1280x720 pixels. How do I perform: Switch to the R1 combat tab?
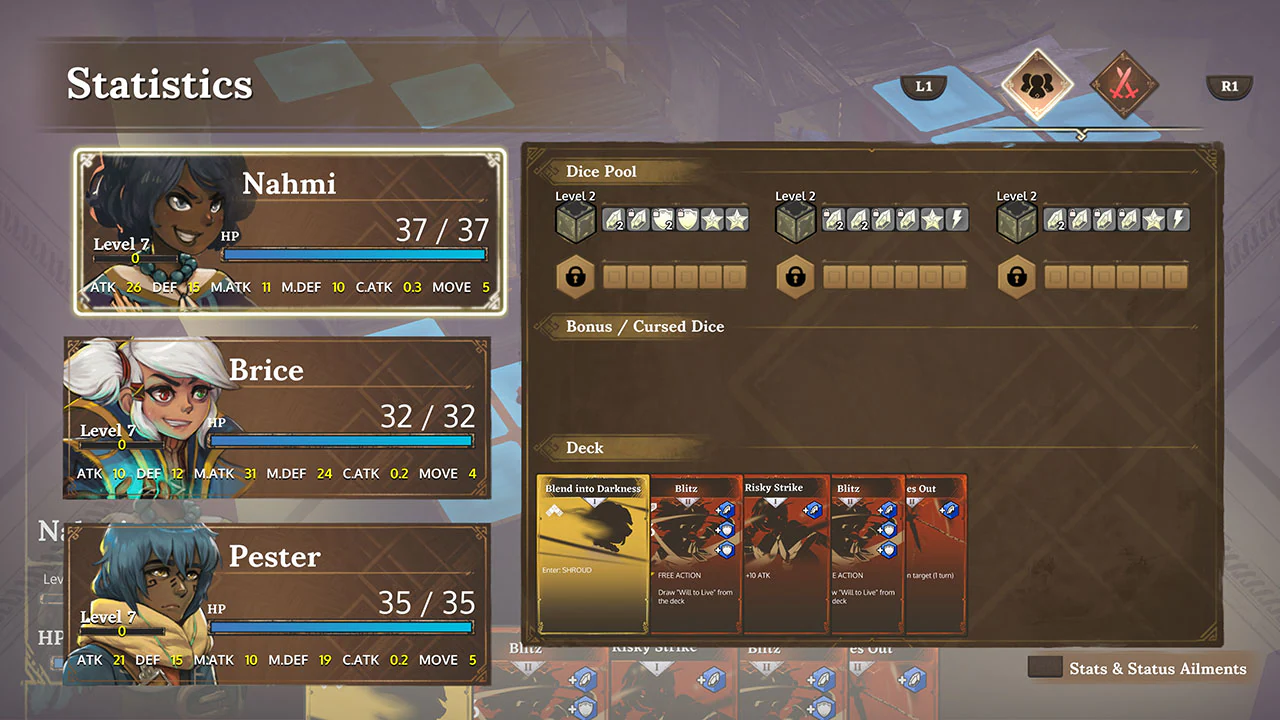1229,86
